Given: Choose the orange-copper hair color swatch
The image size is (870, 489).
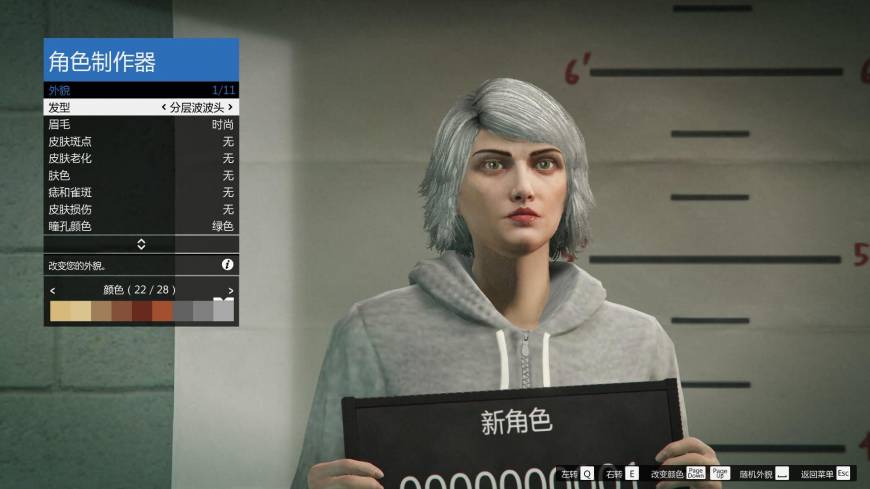Looking at the screenshot, I should coord(162,311).
